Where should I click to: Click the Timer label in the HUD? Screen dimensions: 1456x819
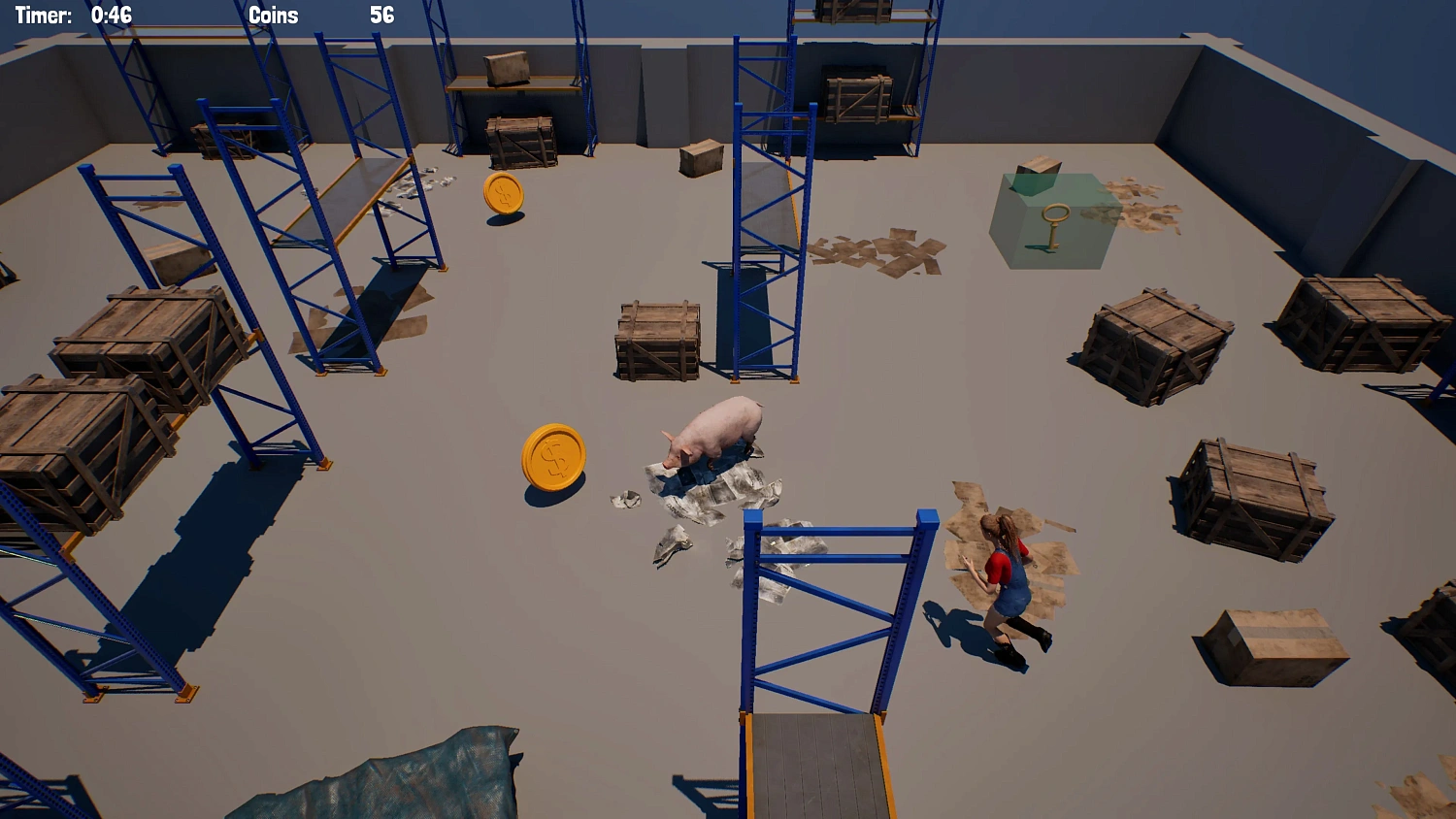44,15
